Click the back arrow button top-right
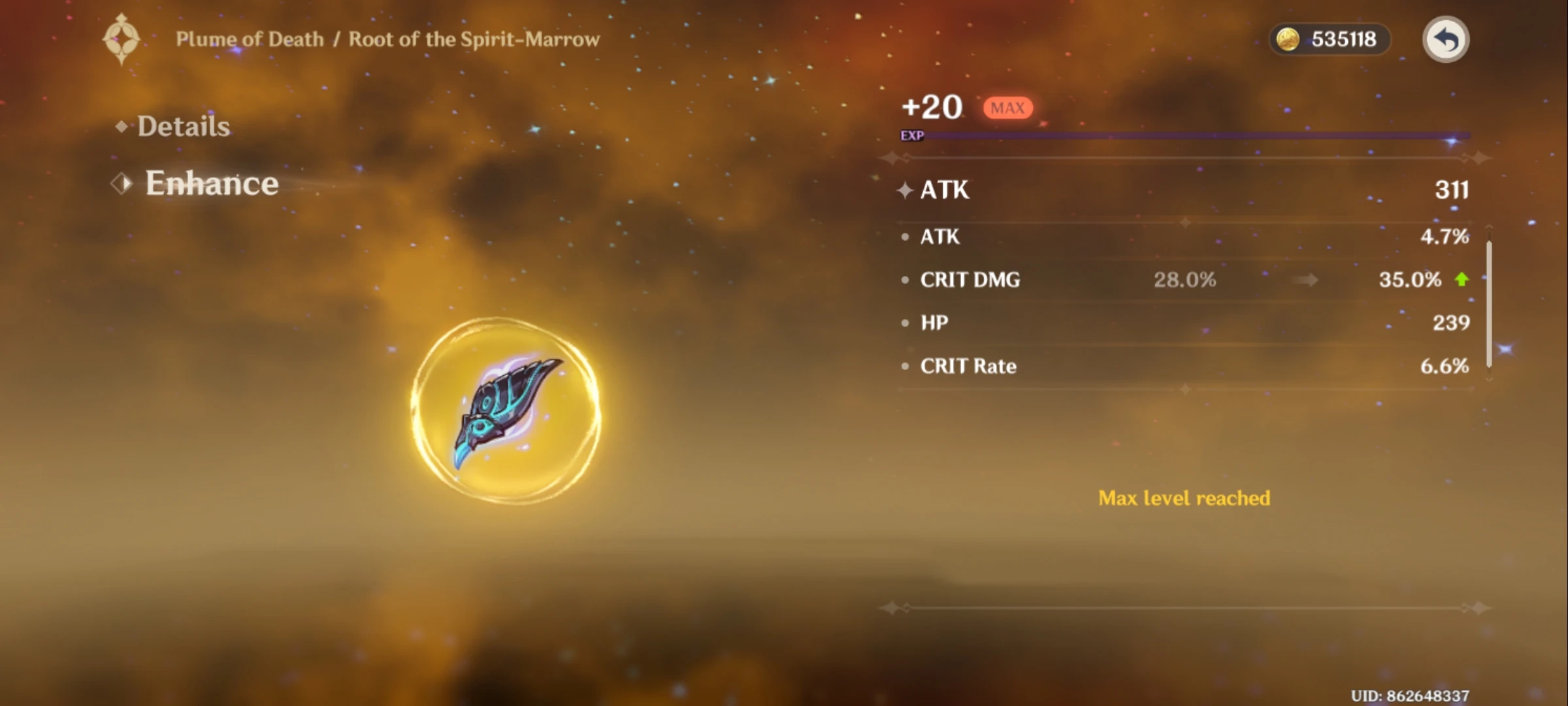This screenshot has height=706, width=1568. tap(1448, 39)
